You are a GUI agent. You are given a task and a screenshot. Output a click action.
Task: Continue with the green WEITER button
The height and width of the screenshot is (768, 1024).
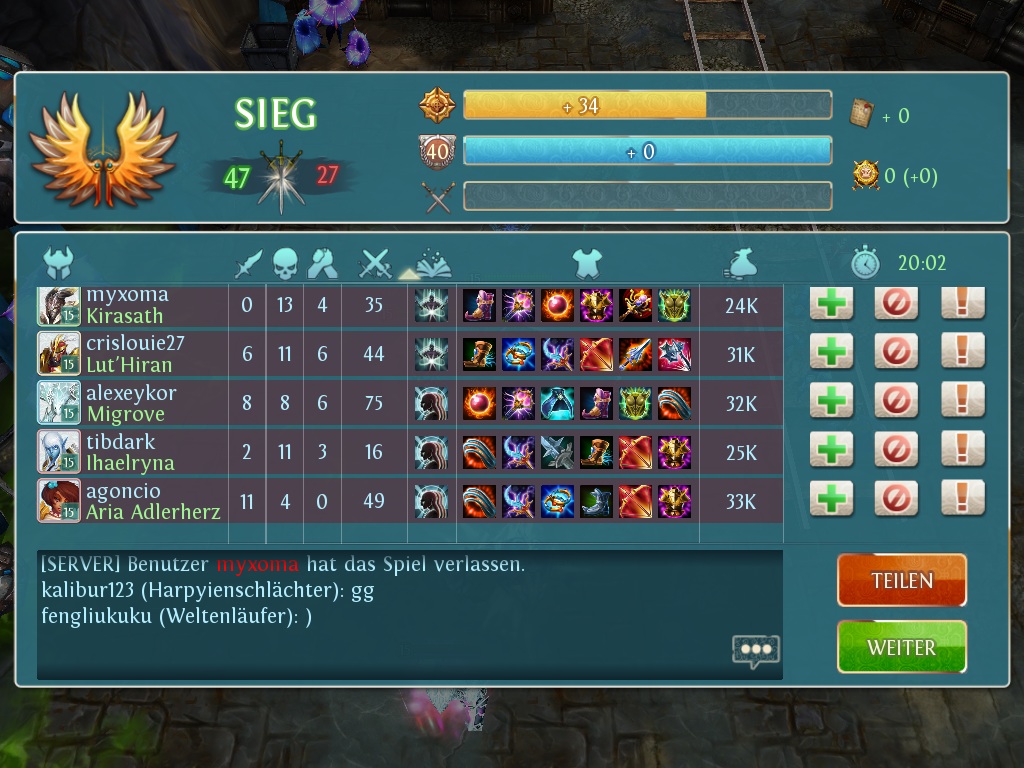click(901, 647)
